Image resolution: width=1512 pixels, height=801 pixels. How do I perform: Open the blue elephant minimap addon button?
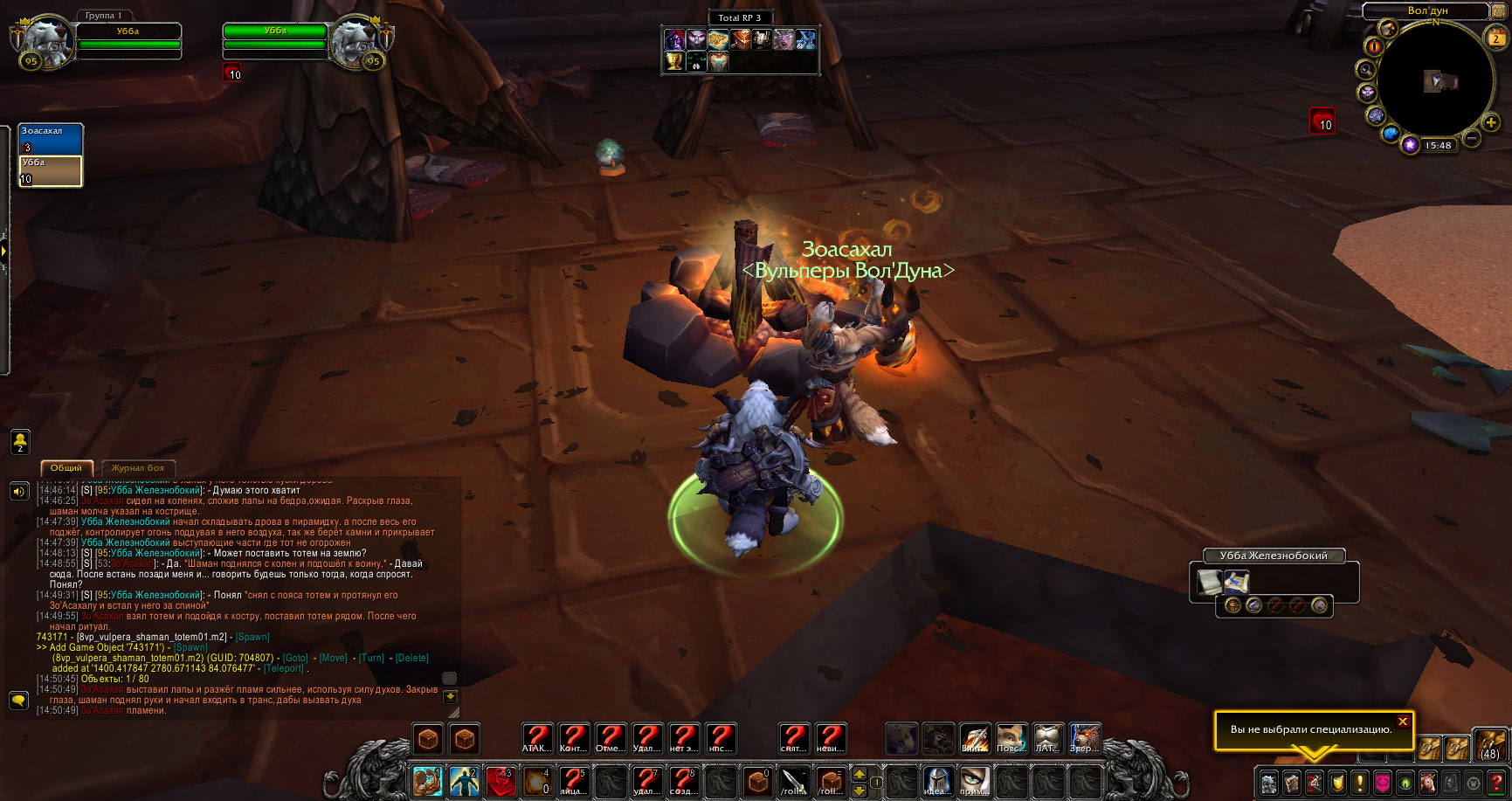click(1391, 133)
